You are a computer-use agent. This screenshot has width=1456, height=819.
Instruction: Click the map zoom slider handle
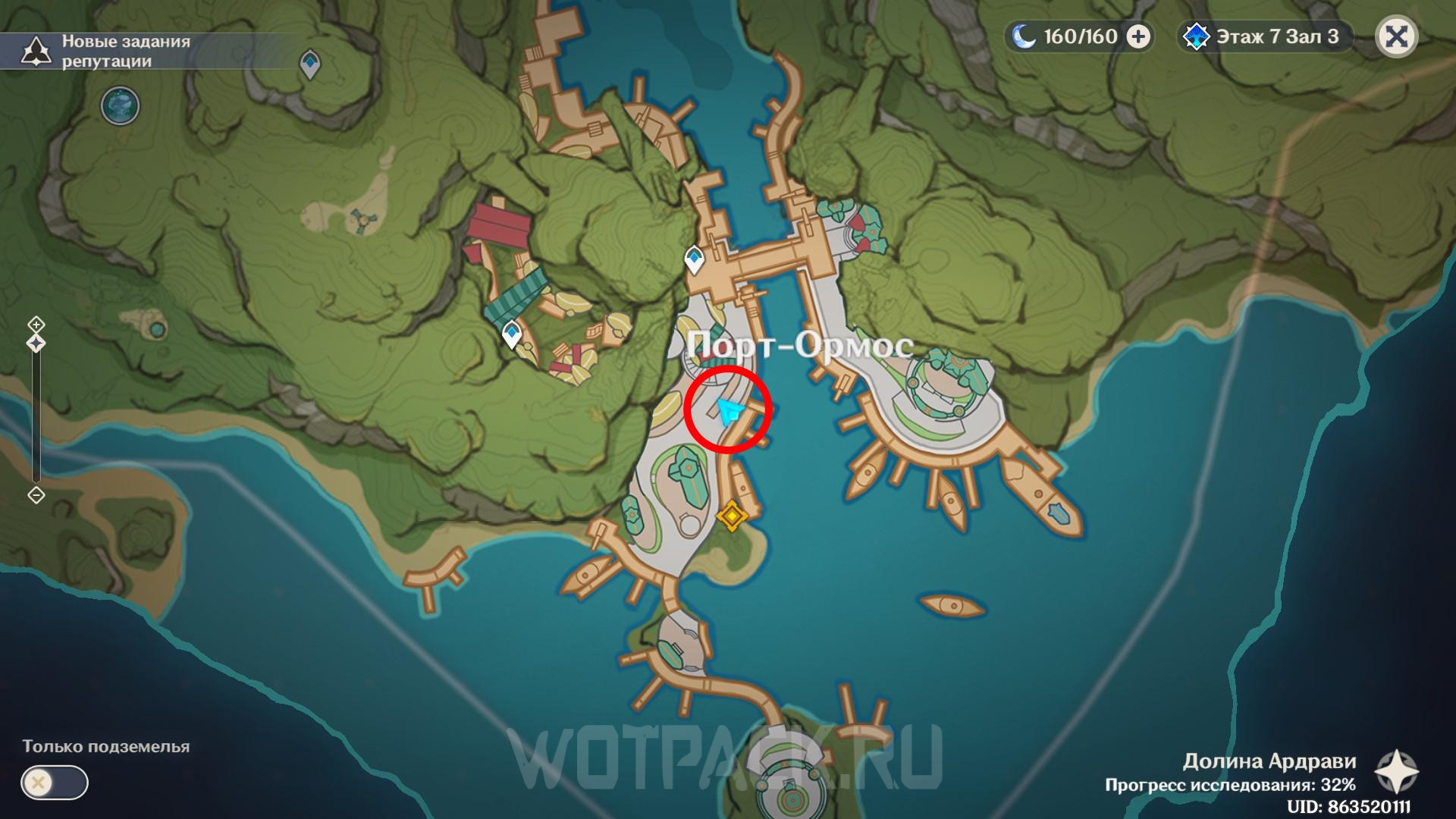pos(36,344)
